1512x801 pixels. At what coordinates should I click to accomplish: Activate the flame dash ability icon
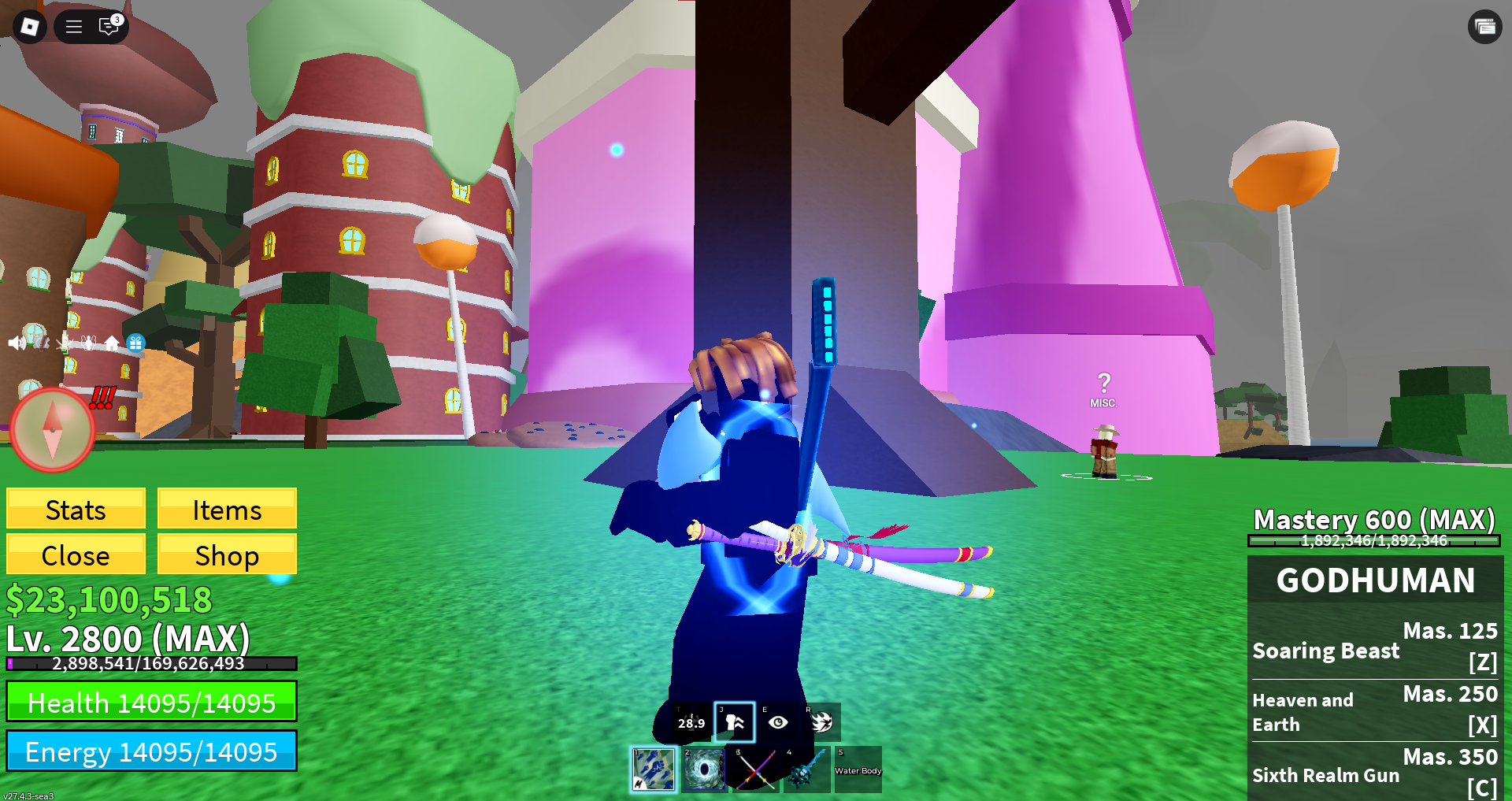821,722
